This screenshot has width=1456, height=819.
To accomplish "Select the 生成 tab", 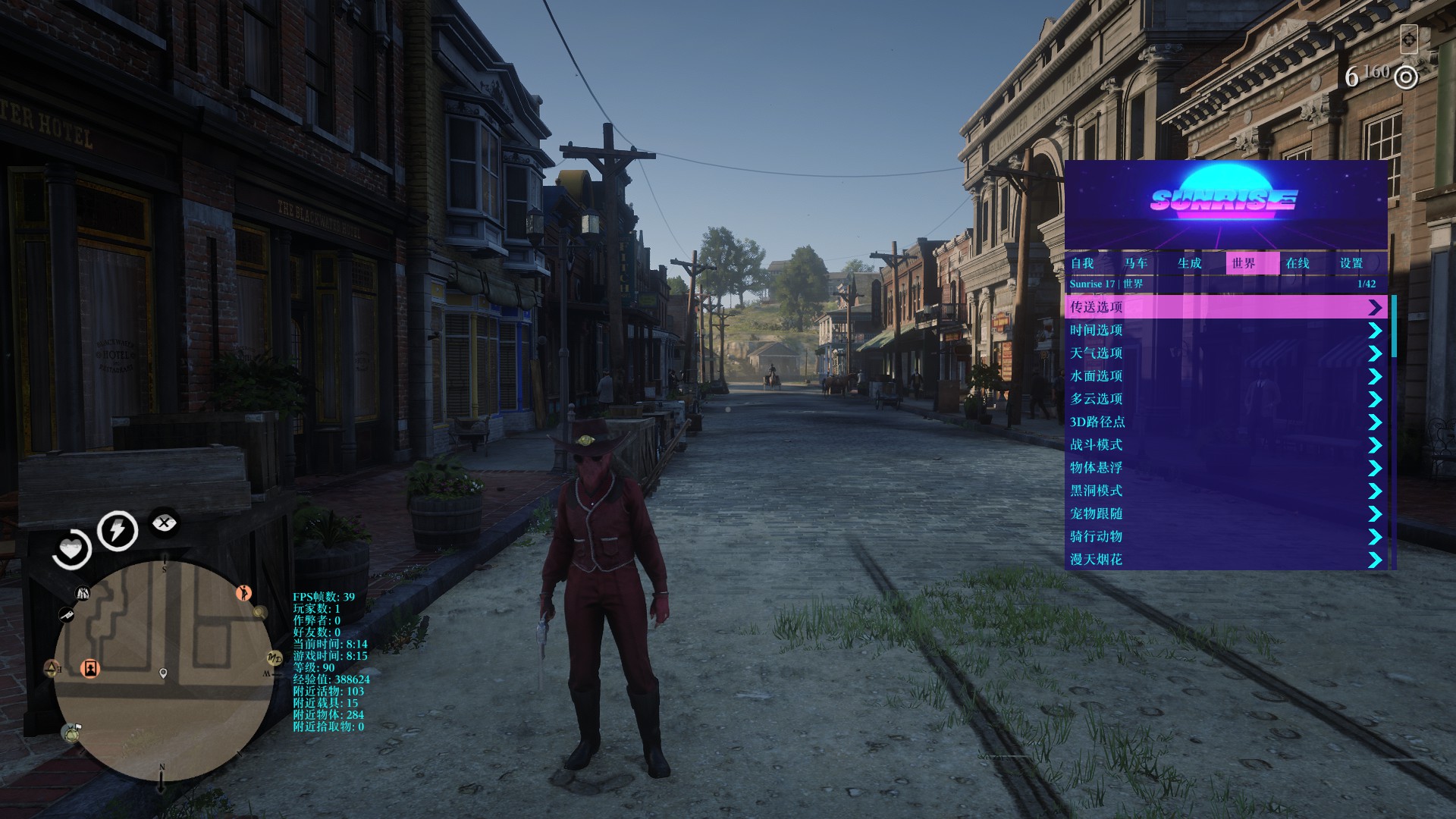I will [1190, 263].
